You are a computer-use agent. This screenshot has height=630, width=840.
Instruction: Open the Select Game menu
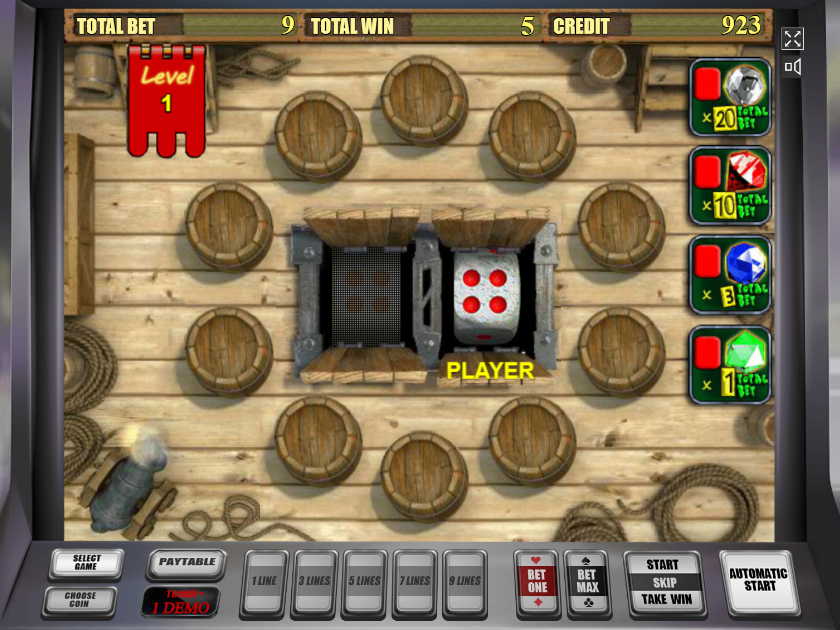87,565
